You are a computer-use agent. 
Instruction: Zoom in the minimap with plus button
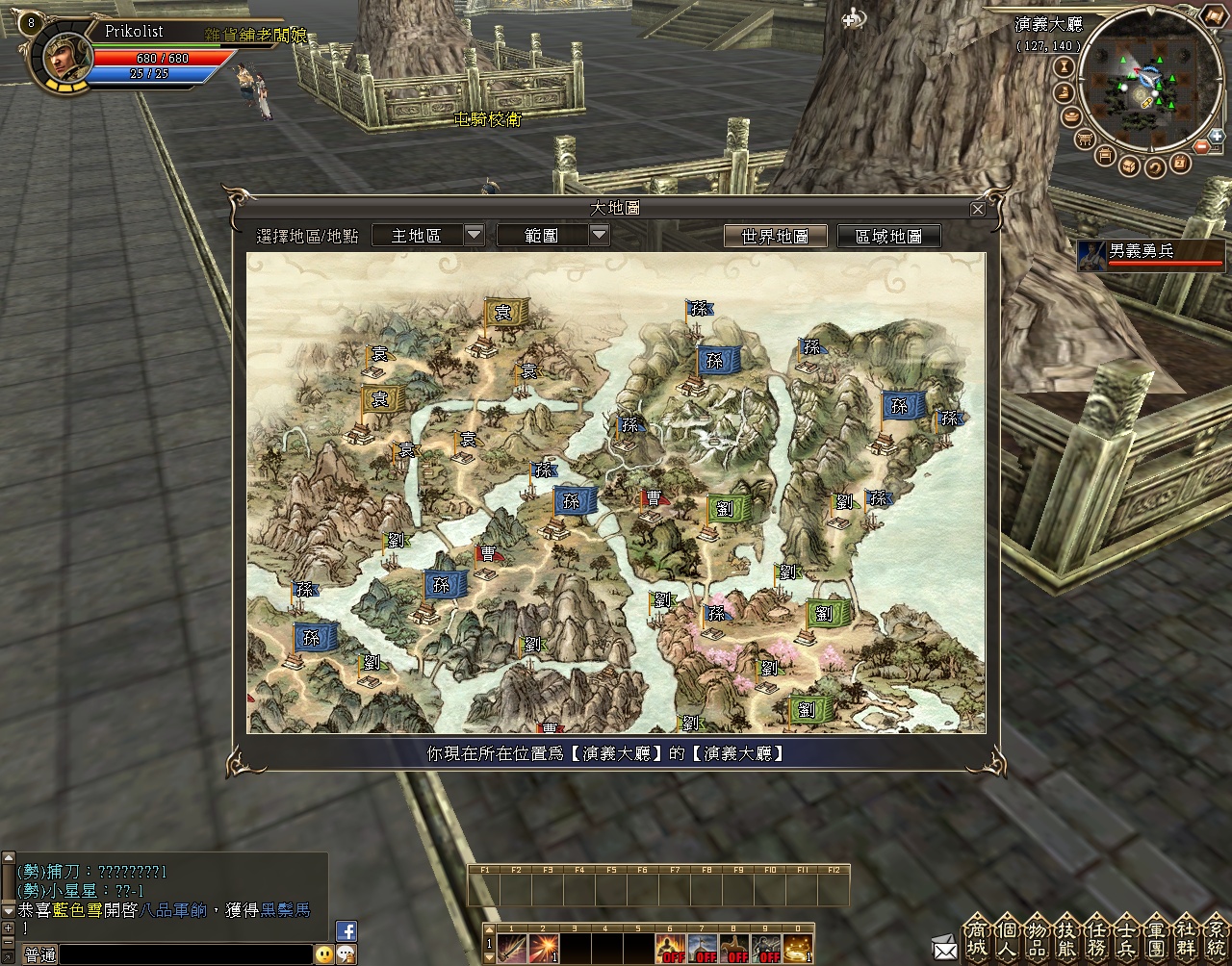(x=1217, y=136)
